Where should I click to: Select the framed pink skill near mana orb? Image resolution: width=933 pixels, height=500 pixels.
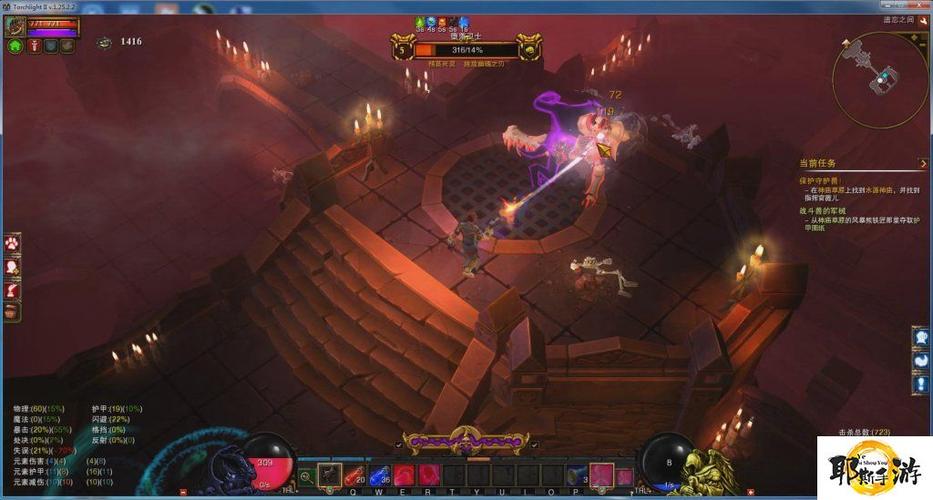pos(601,475)
